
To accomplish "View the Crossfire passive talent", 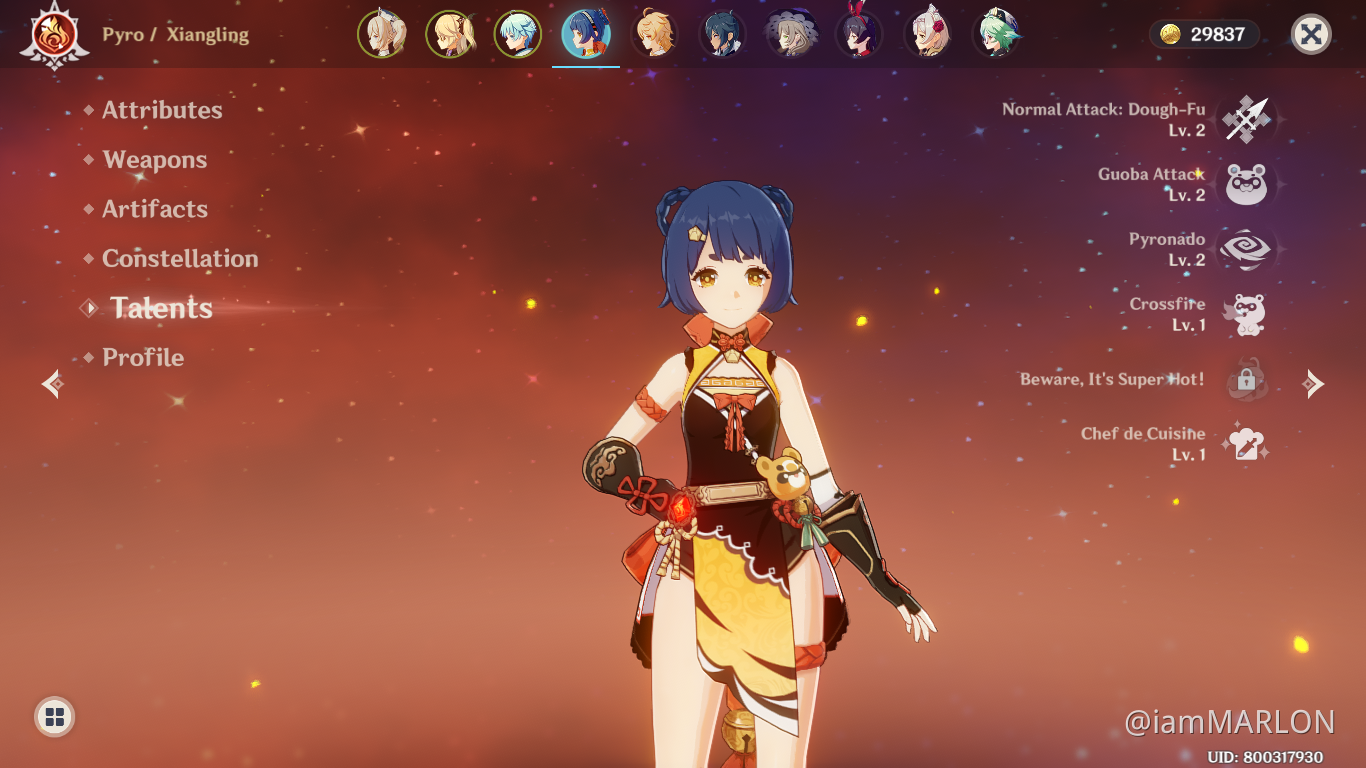I will (x=1246, y=315).
